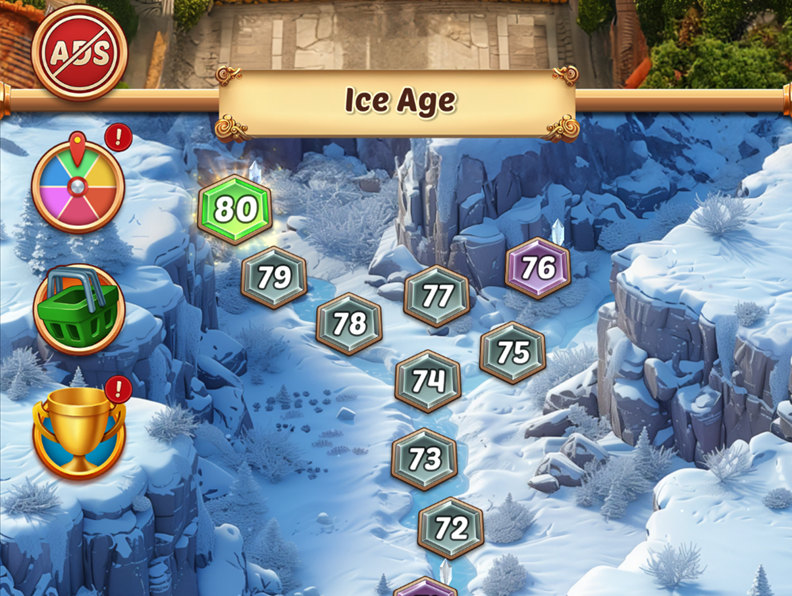Open the green shopping basket store
The image size is (792, 596).
pos(78,309)
